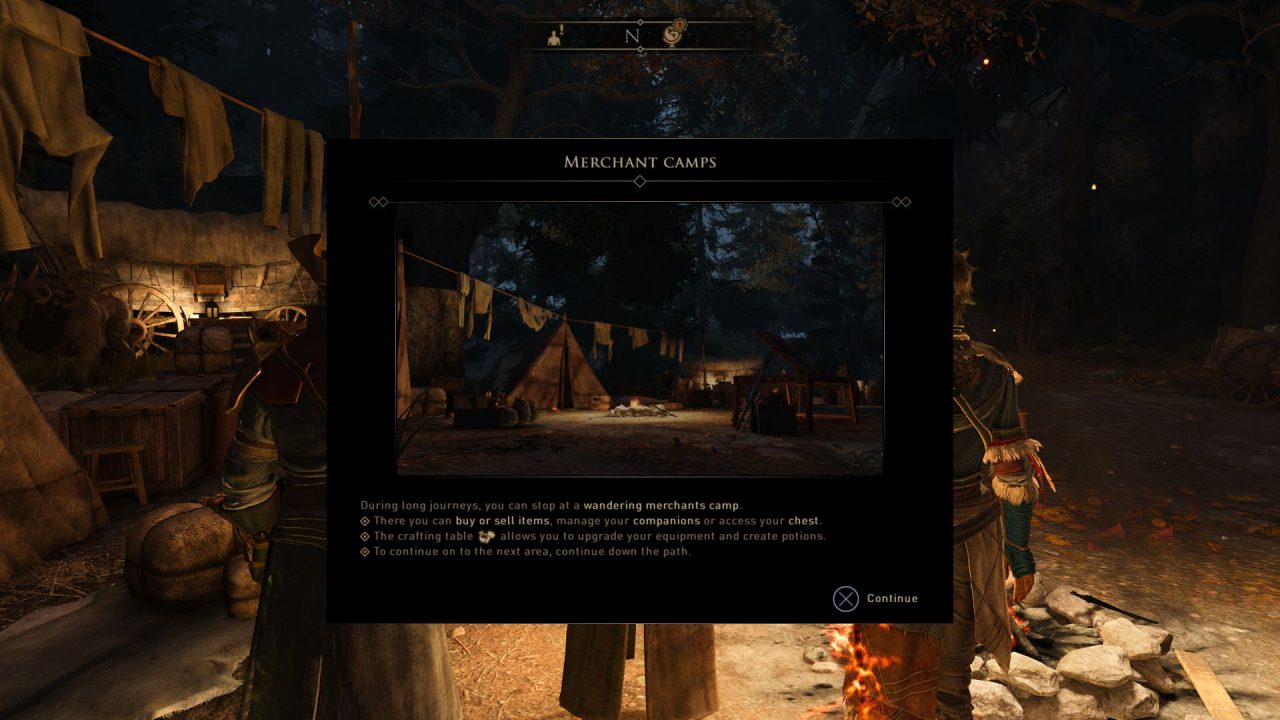Select the person marker with exclamation mark on compass
Viewport: 1280px width, 720px height.
555,36
